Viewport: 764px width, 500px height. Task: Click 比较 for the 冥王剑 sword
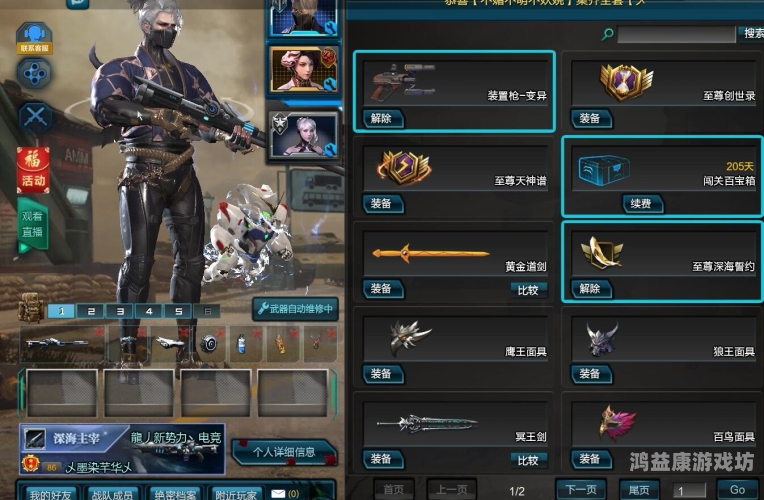(528, 460)
